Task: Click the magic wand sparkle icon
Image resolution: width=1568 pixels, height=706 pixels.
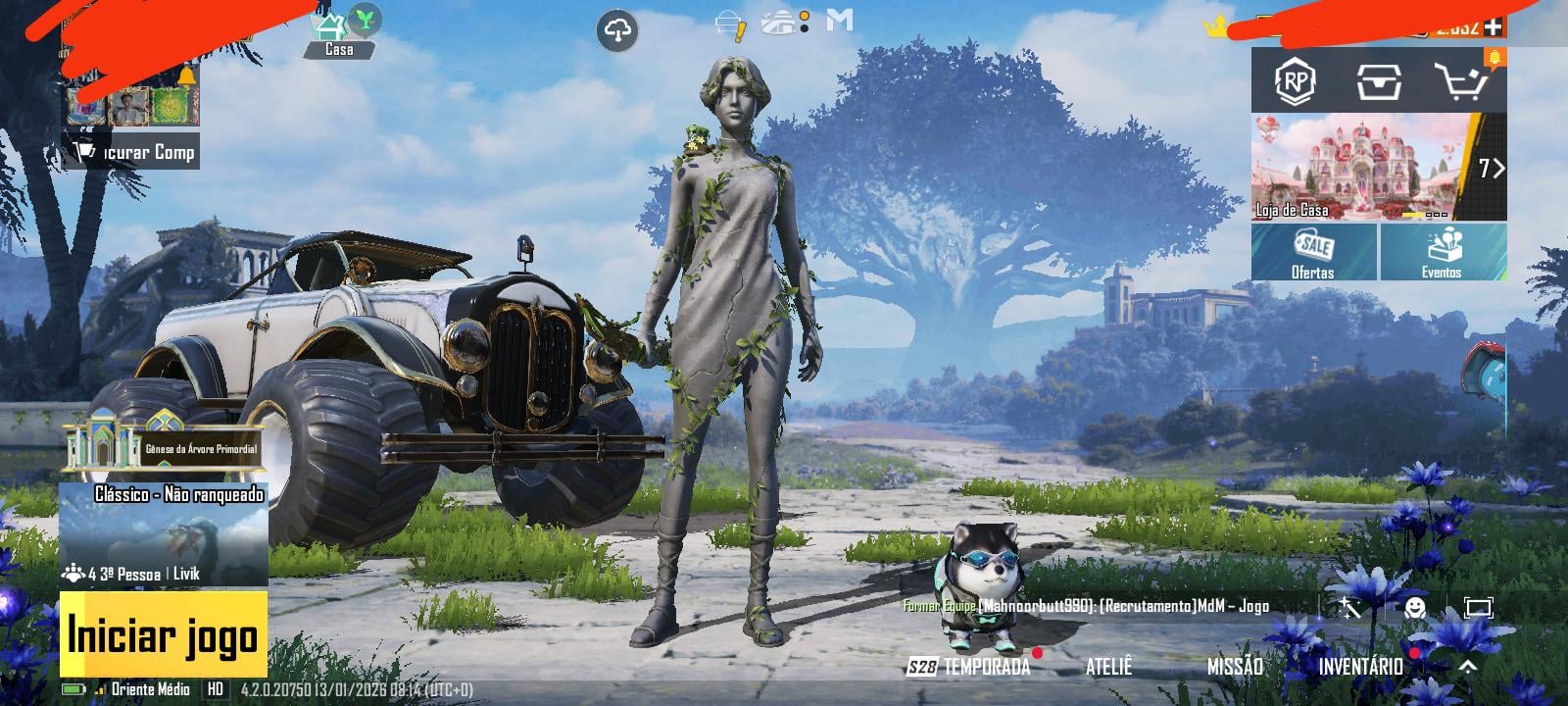Action: 1349,608
